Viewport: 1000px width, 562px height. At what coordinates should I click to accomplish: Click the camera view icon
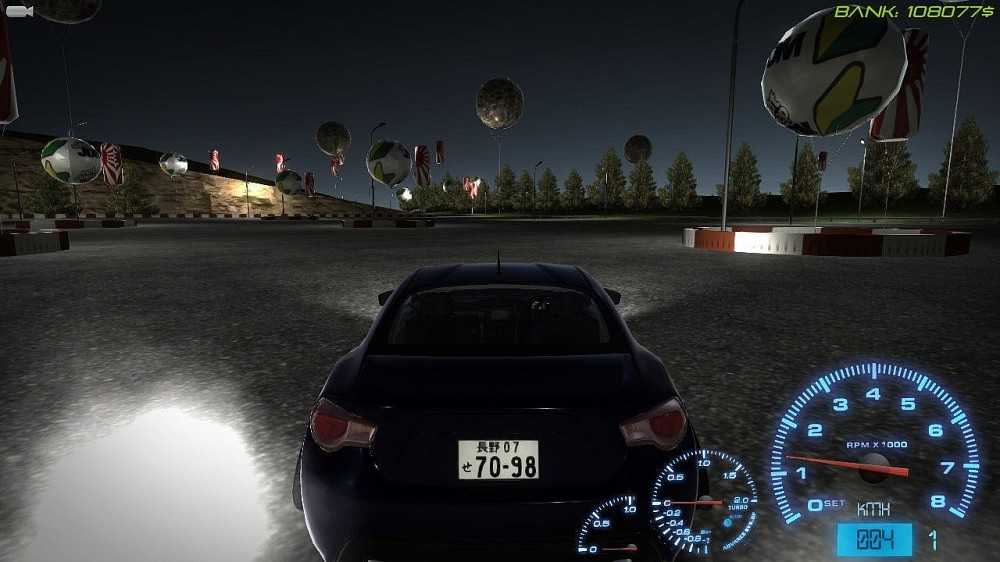pyautogui.click(x=19, y=11)
